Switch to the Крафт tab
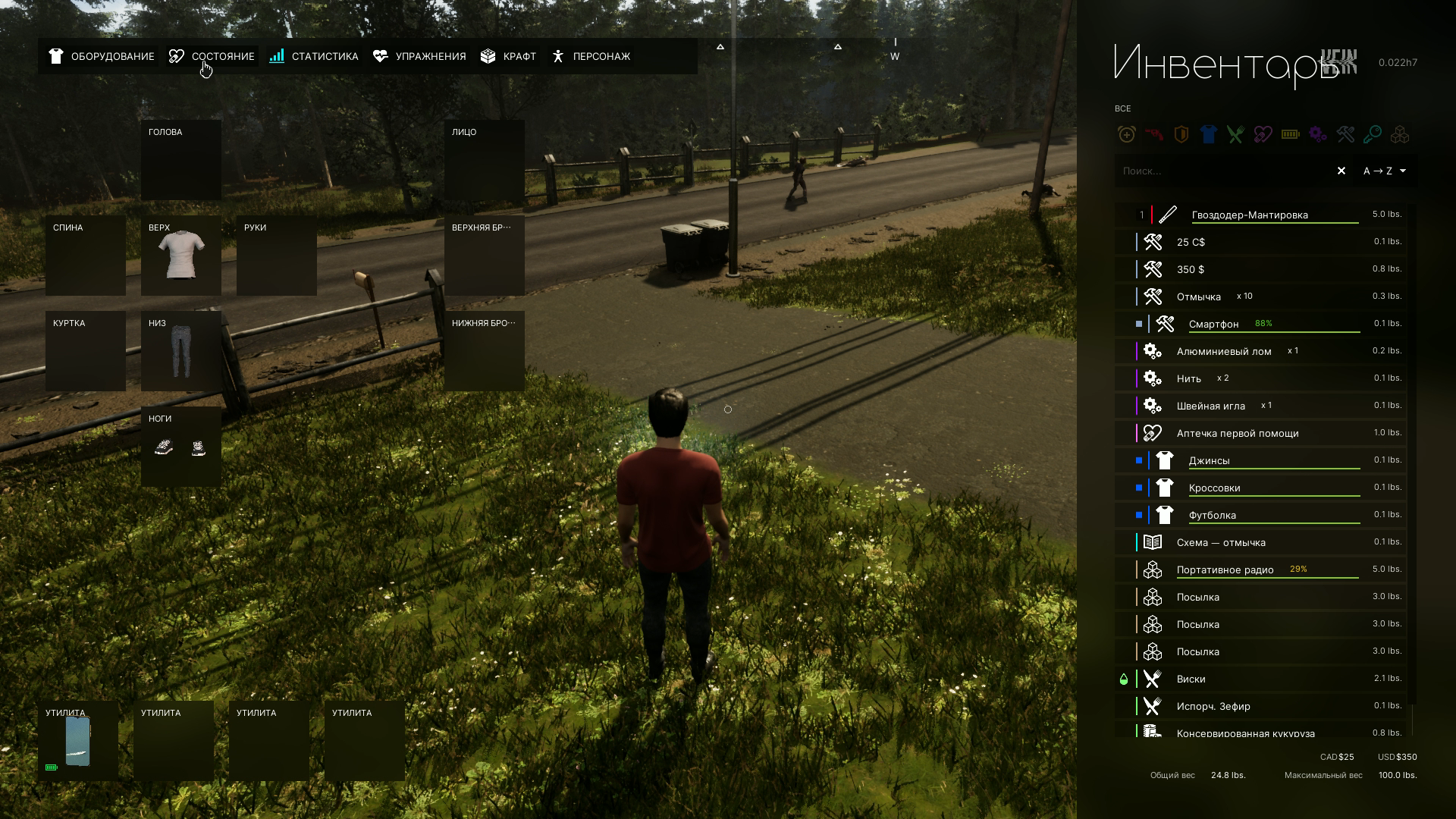This screenshot has height=819, width=1456. tap(509, 57)
